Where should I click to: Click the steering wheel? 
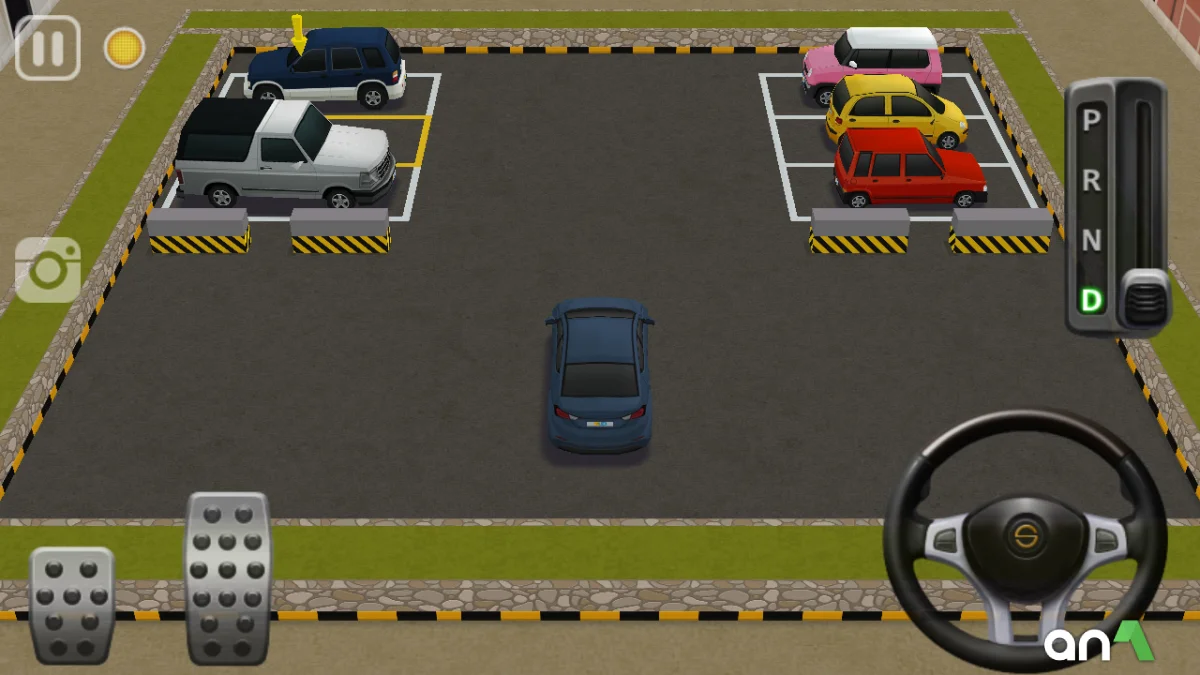coord(1025,540)
